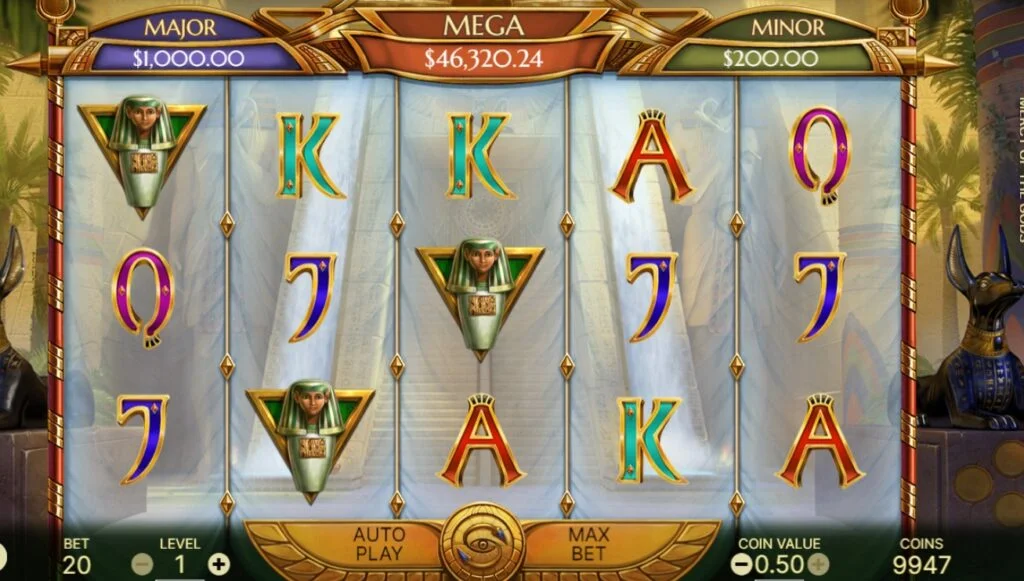Place the Max Bet
The image size is (1024, 581).
(589, 544)
